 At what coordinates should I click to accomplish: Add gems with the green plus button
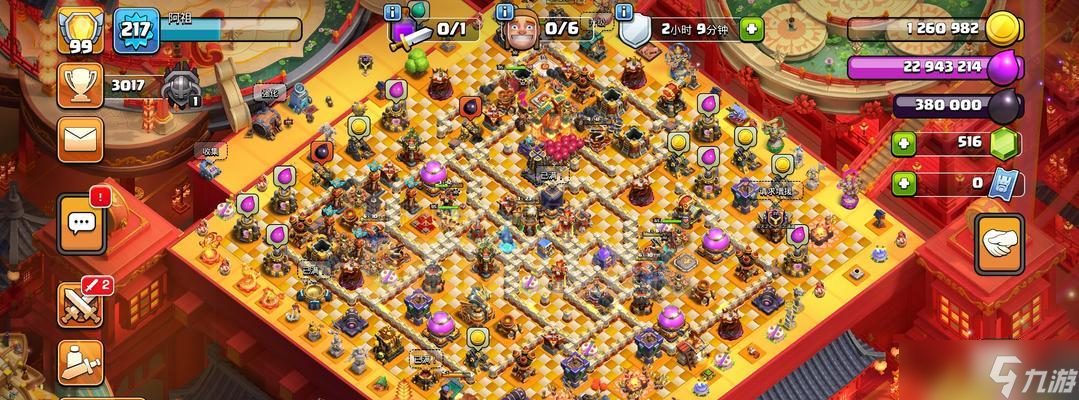pos(904,144)
